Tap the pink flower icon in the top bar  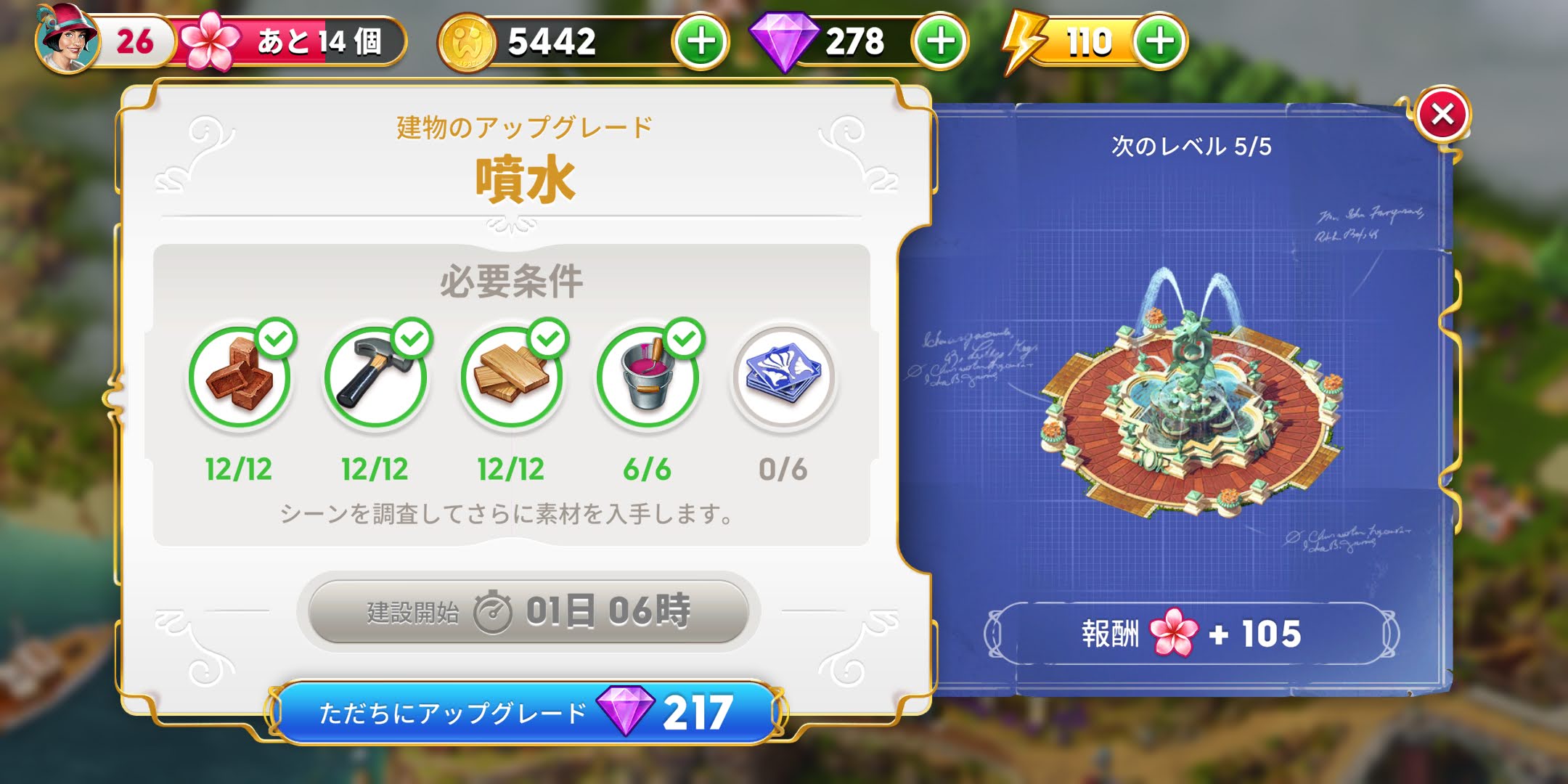tap(210, 42)
